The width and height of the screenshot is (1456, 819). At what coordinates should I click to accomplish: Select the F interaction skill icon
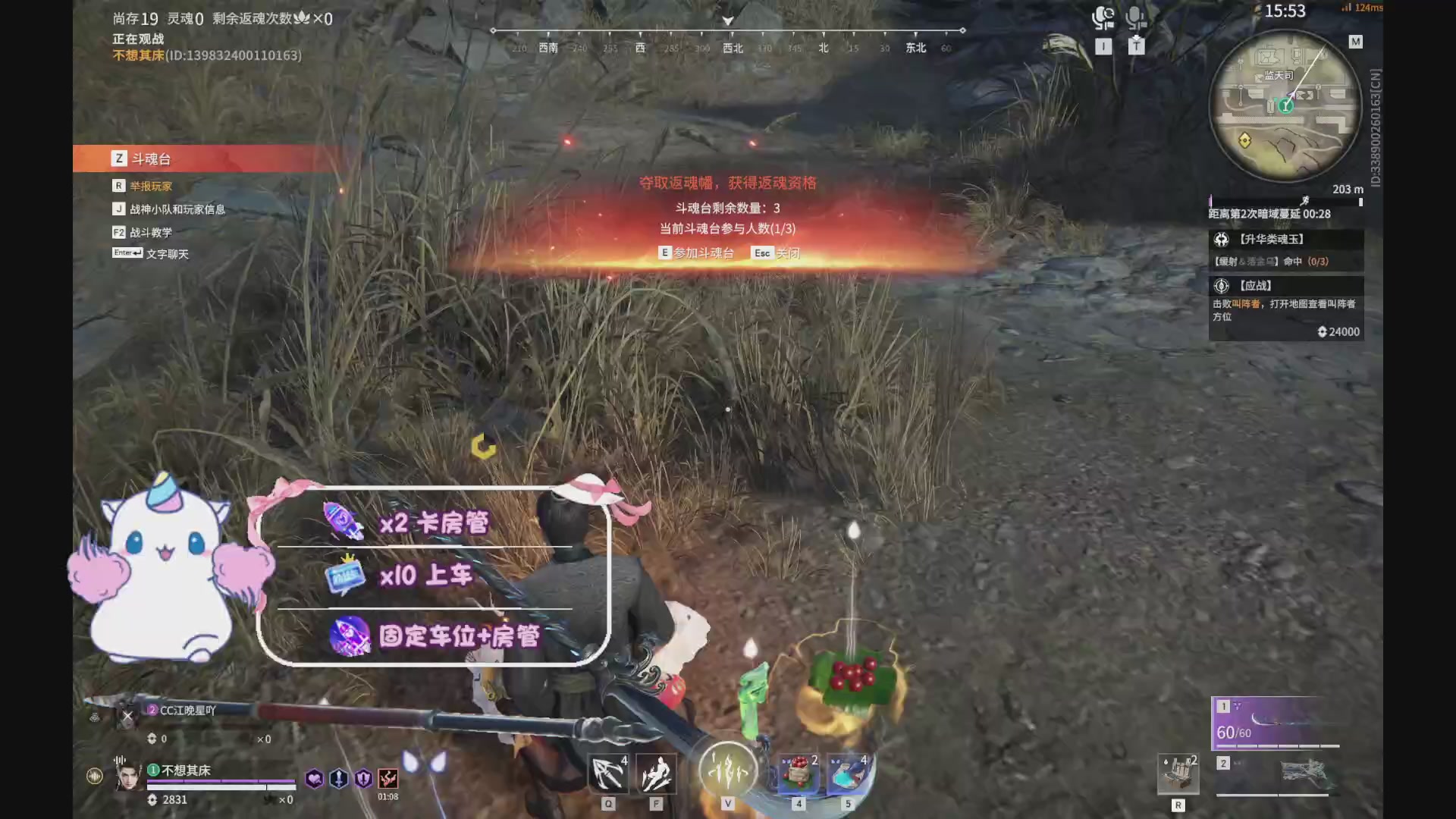pos(655,774)
